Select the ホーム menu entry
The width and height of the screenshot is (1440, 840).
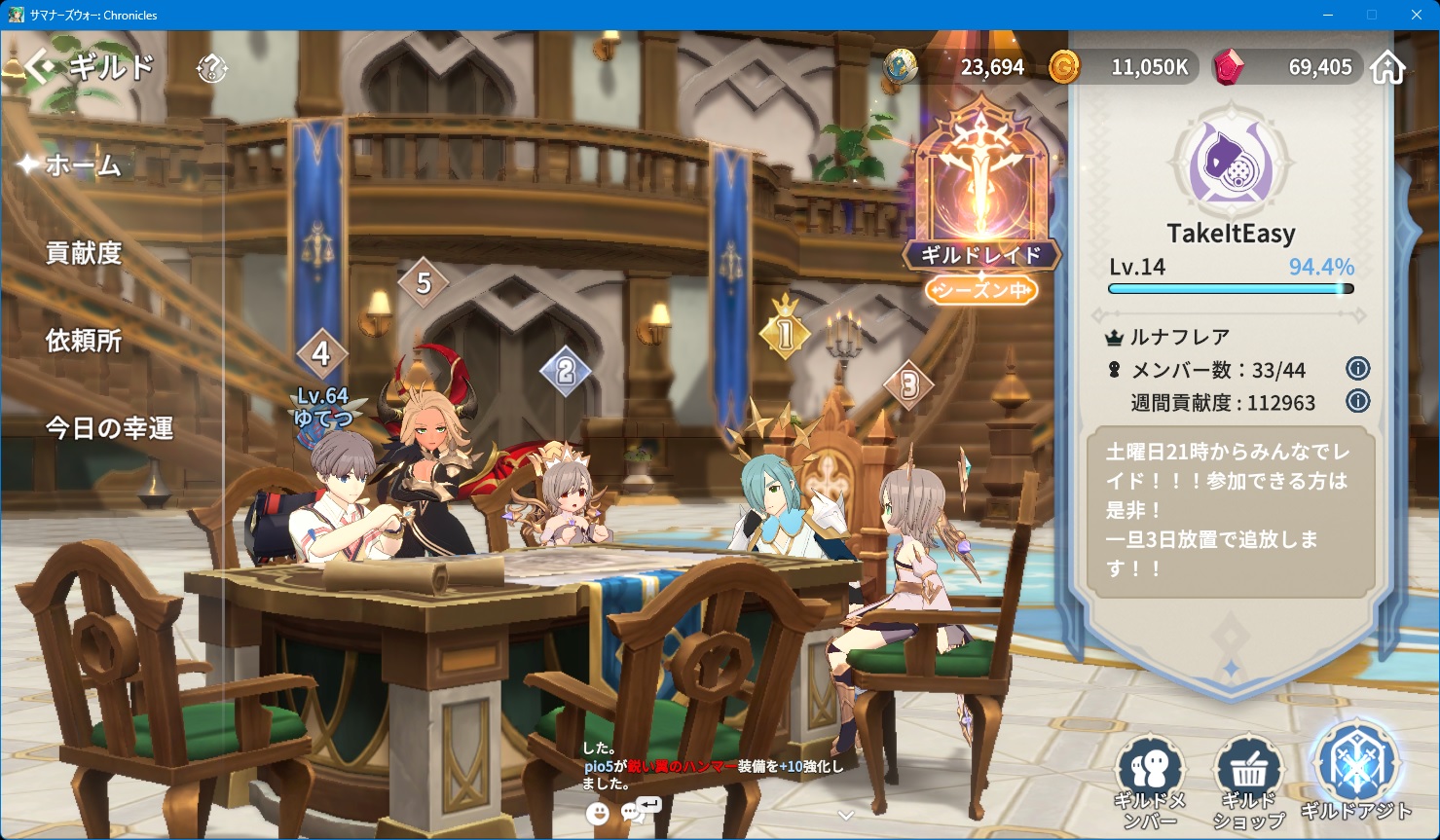pos(84,165)
